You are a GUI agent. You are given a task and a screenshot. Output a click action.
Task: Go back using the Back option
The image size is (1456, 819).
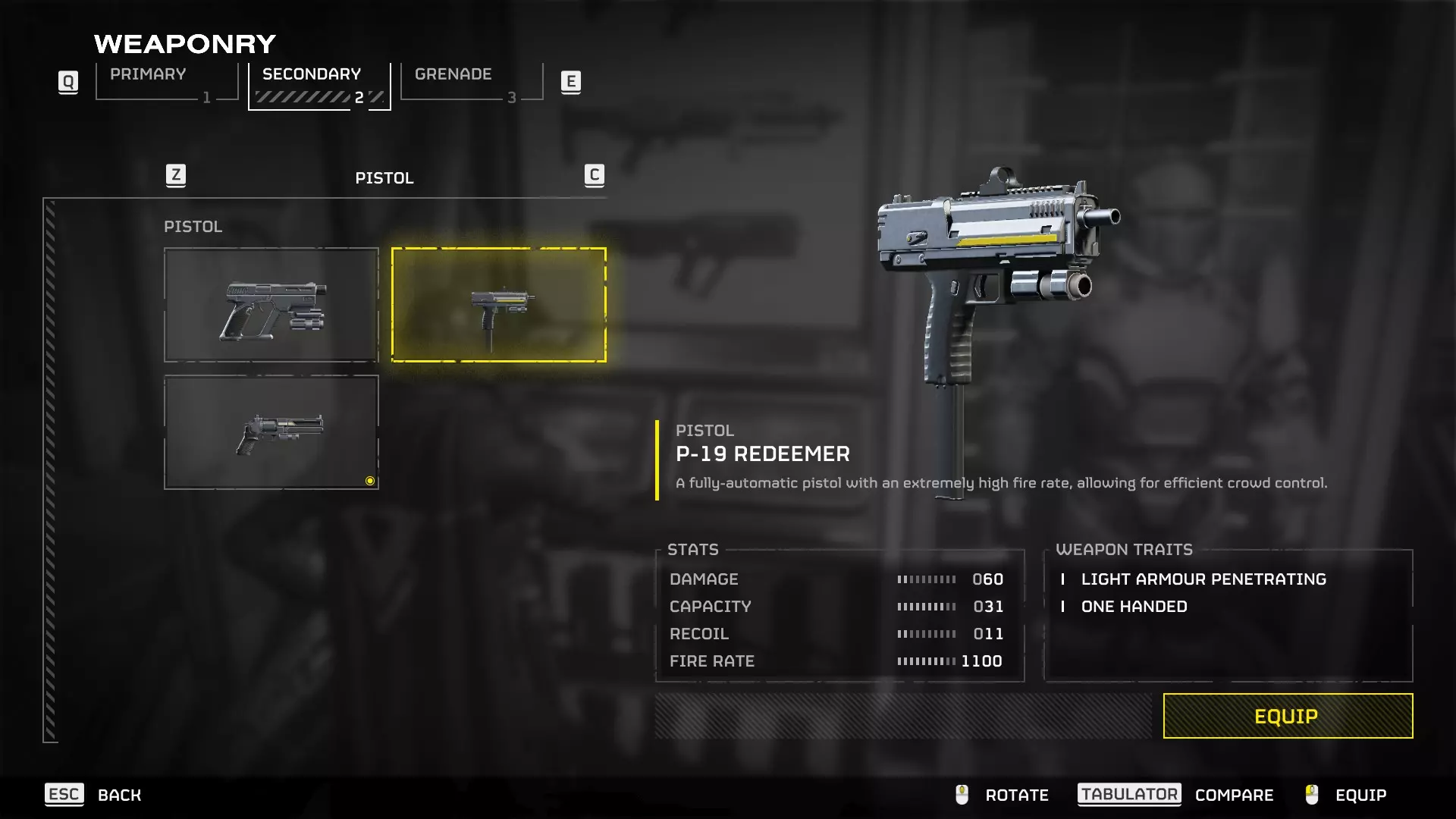click(118, 795)
